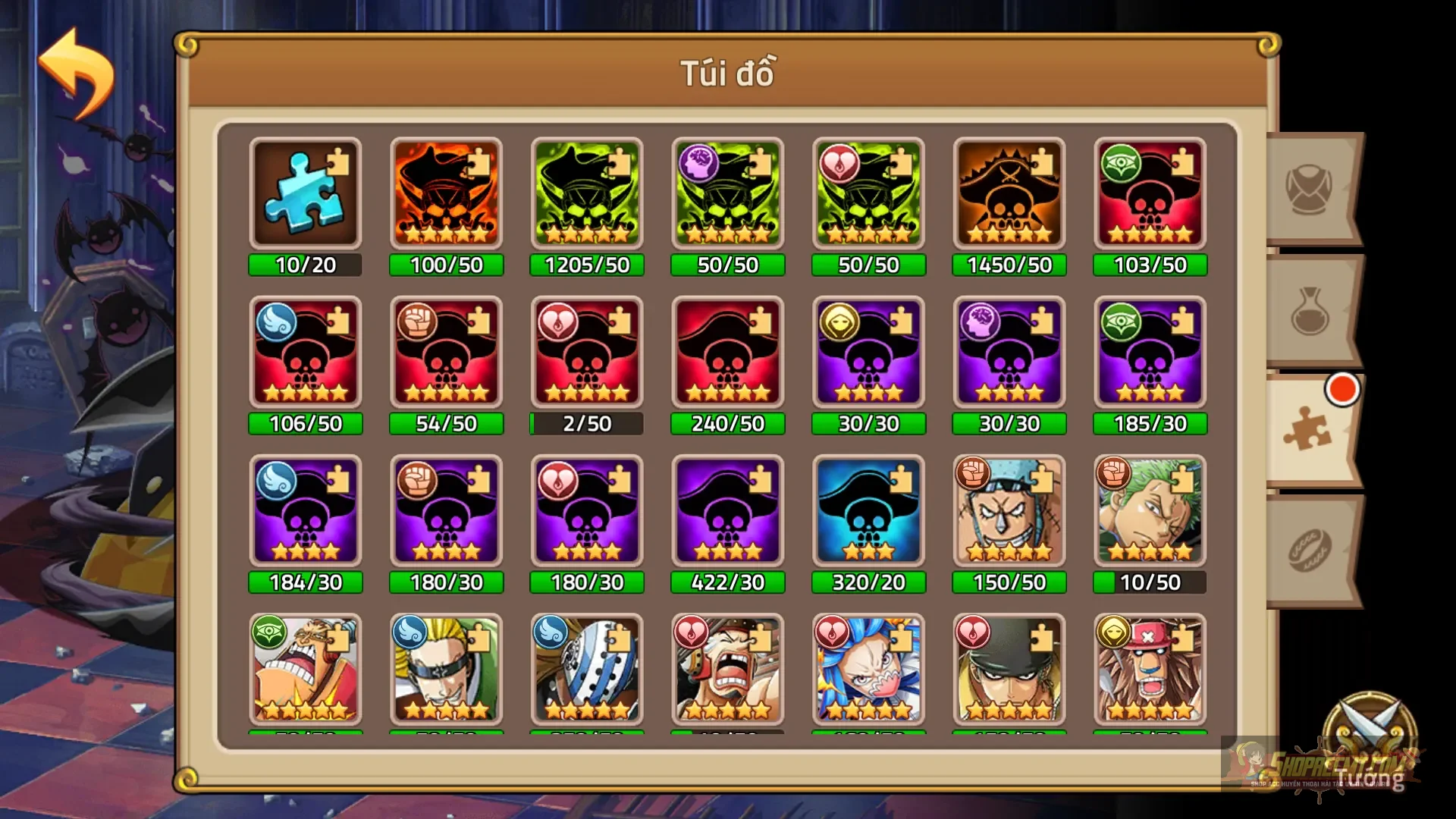Select the Zoro fragment showing 10/50

point(1149,512)
